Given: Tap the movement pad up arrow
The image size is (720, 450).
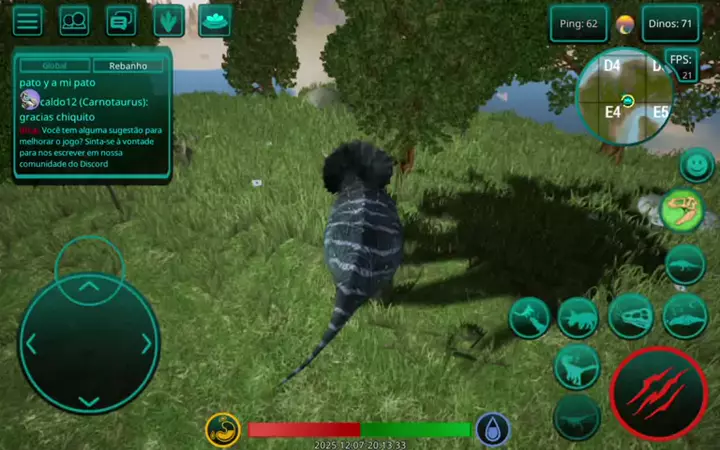Looking at the screenshot, I should [89, 287].
